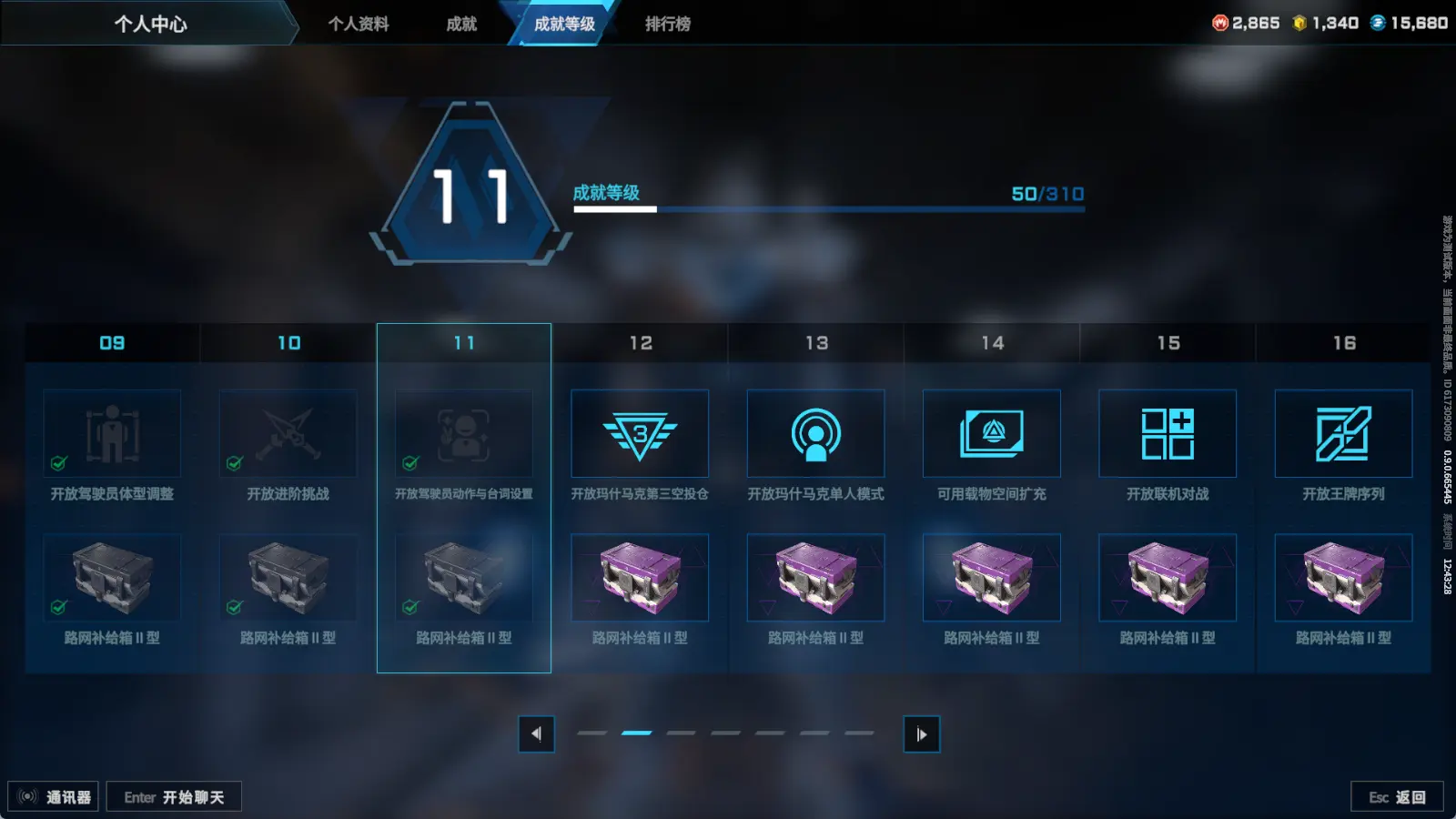Select the level 12 purple supply crate
Screen dimensions: 1456x819
click(640, 578)
